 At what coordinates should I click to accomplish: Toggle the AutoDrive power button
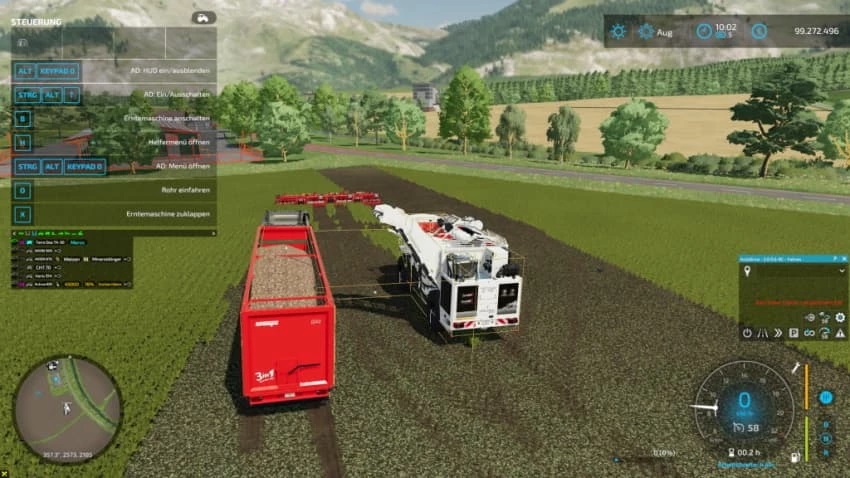tap(746, 332)
